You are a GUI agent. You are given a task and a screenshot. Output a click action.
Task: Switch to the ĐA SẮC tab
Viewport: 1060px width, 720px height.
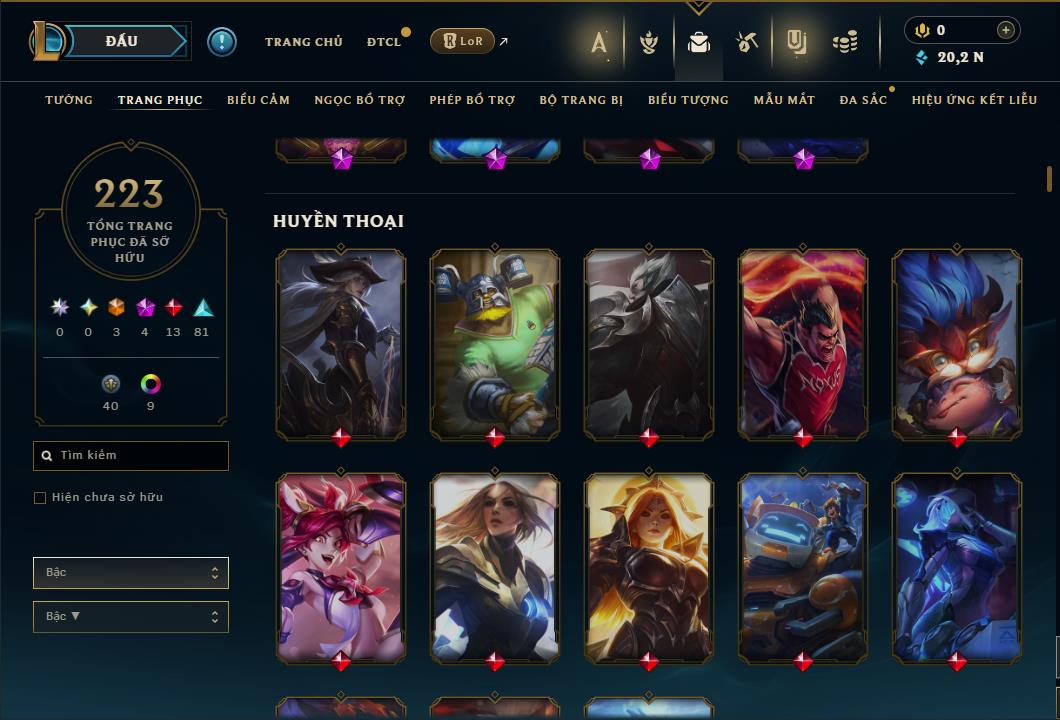(x=863, y=100)
